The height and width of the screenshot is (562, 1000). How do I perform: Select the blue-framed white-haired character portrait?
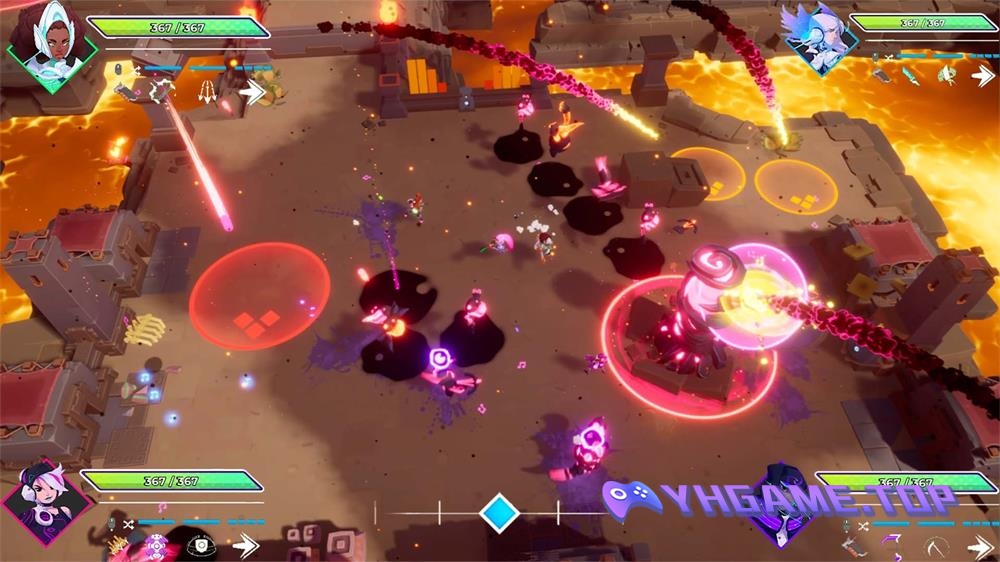click(818, 38)
